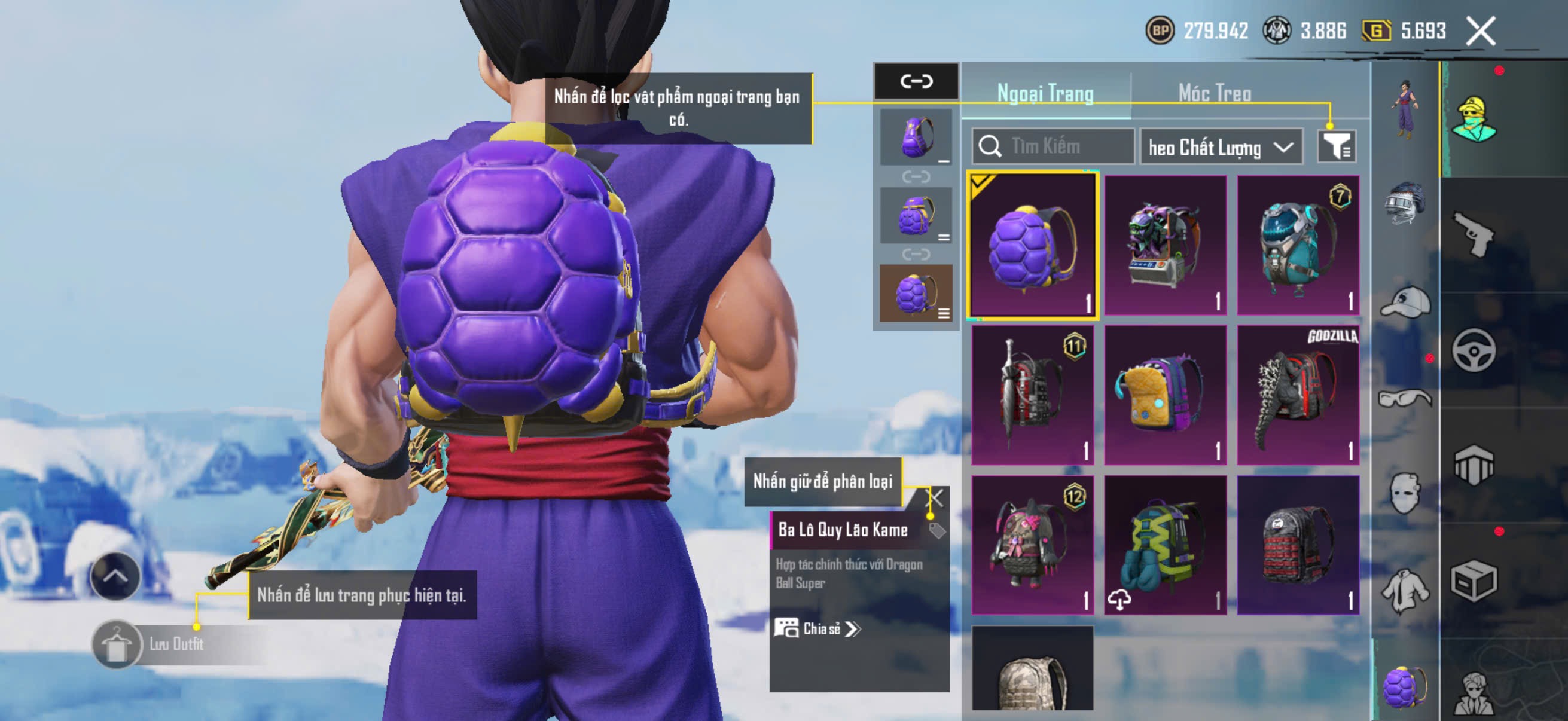
Task: Choose the Godzilla backpack skin
Action: click(x=1297, y=395)
